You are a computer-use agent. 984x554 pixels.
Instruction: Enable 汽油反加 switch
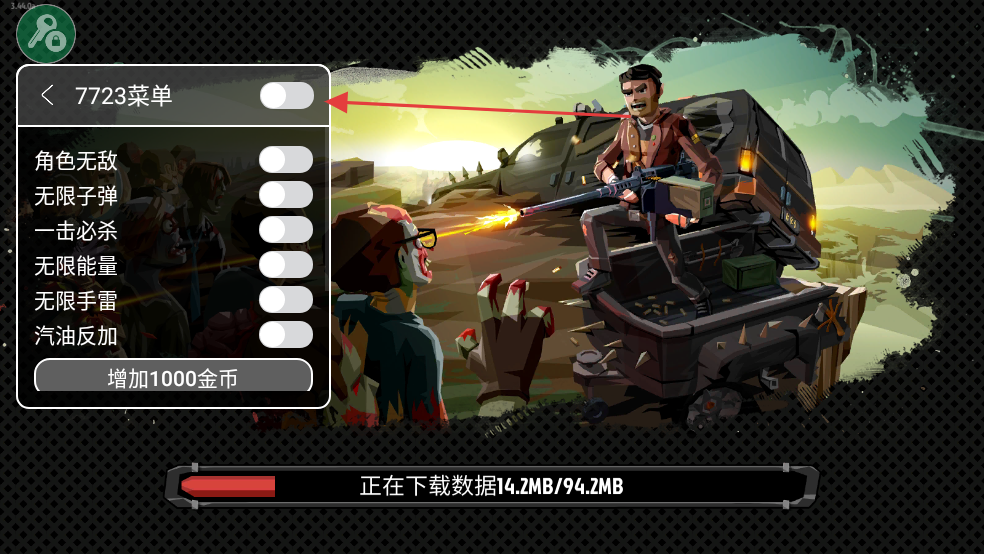click(286, 335)
